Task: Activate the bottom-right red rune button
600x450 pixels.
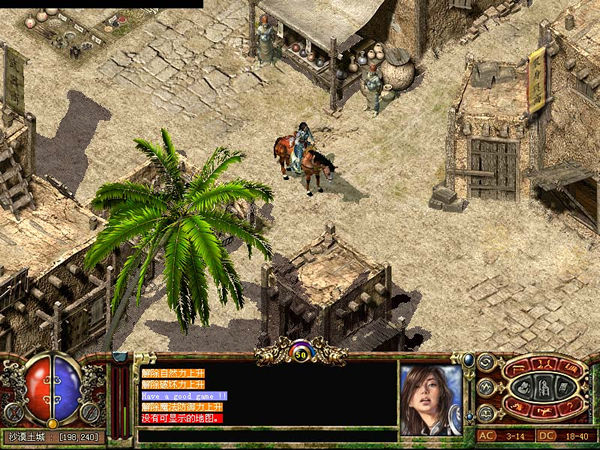Action: click(572, 405)
